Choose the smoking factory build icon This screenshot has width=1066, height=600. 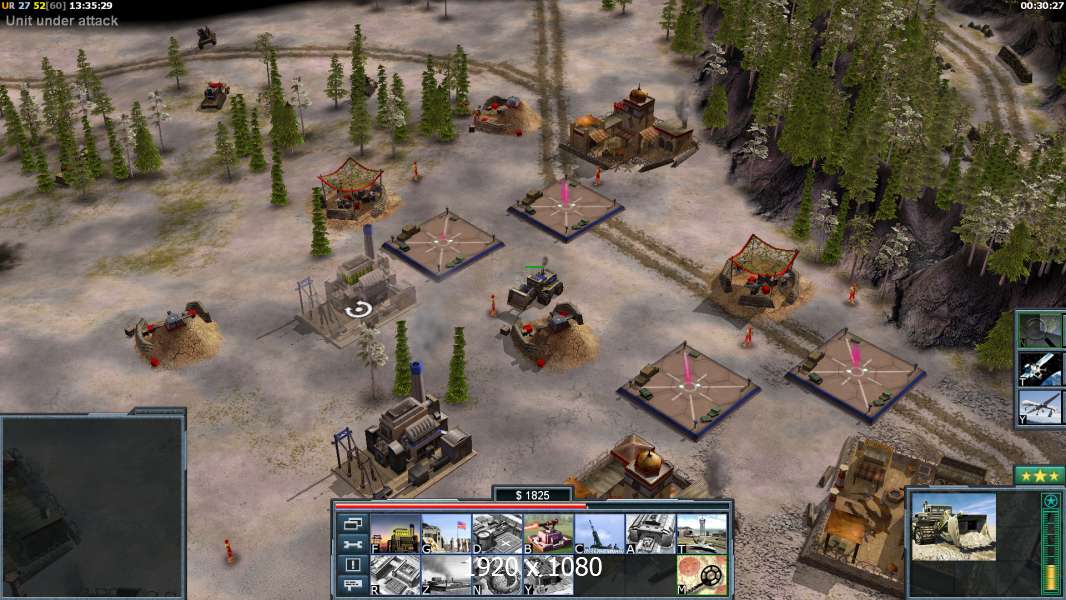click(446, 574)
